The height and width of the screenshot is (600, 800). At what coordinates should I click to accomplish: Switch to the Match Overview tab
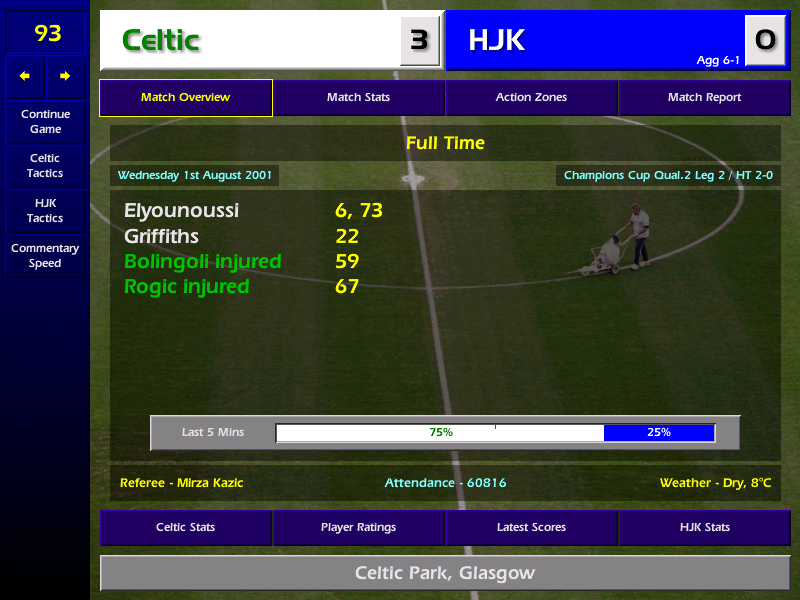[185, 98]
